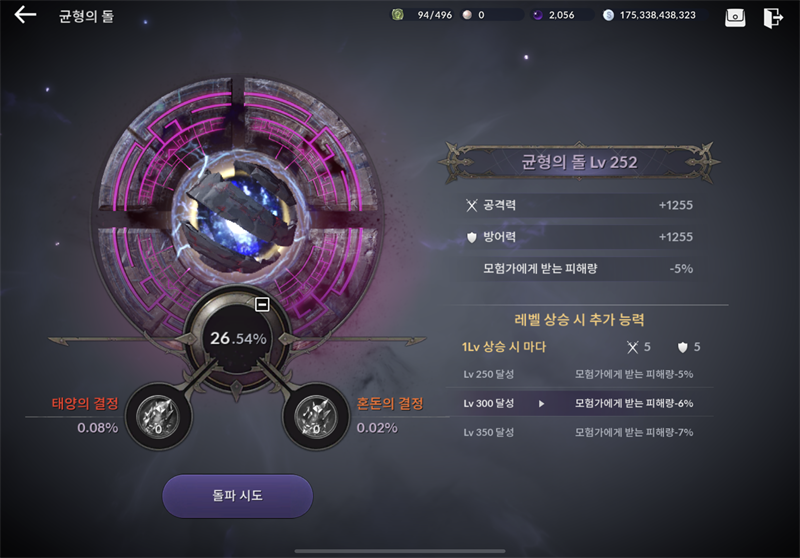Go back using the arrow button

(25, 15)
